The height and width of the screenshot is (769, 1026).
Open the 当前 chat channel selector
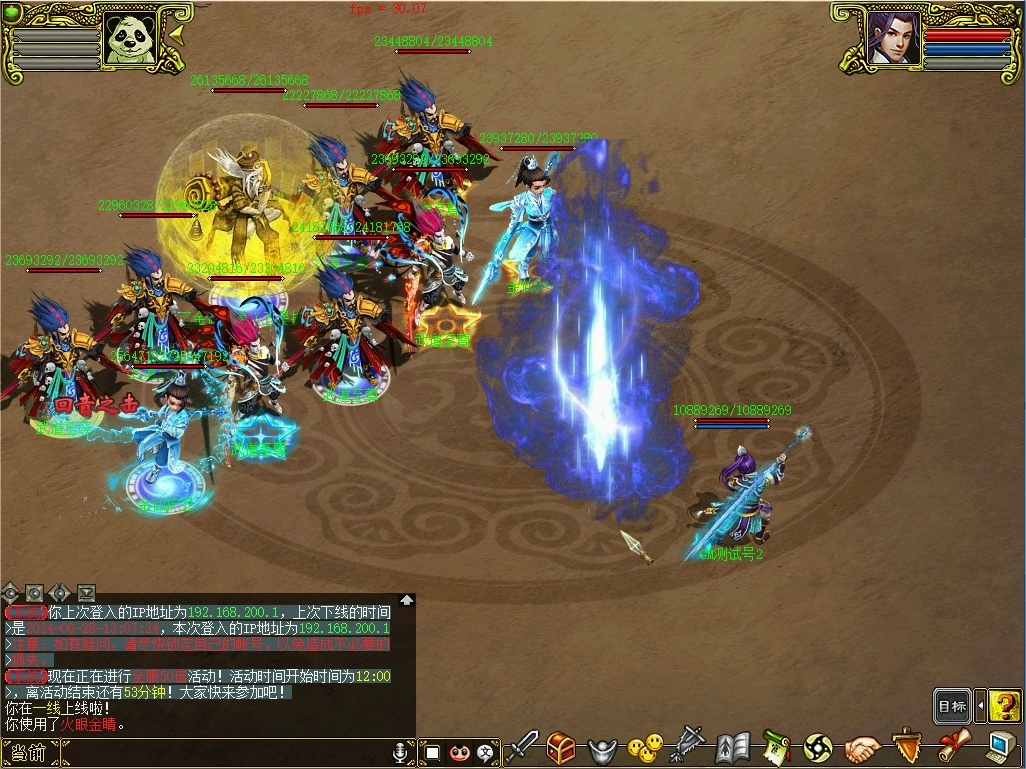[x=28, y=752]
